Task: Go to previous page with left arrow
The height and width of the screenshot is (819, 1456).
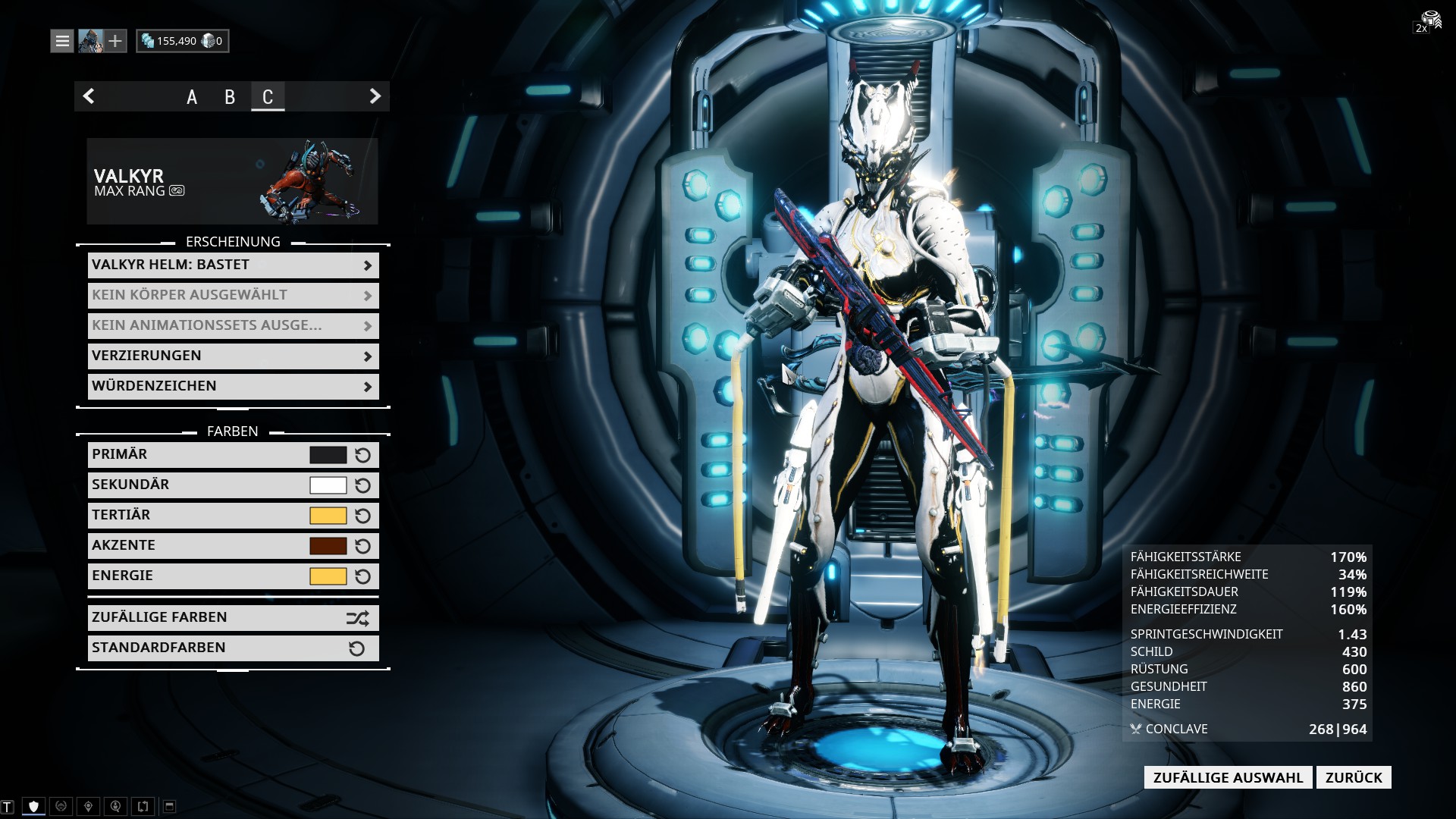Action: (89, 96)
